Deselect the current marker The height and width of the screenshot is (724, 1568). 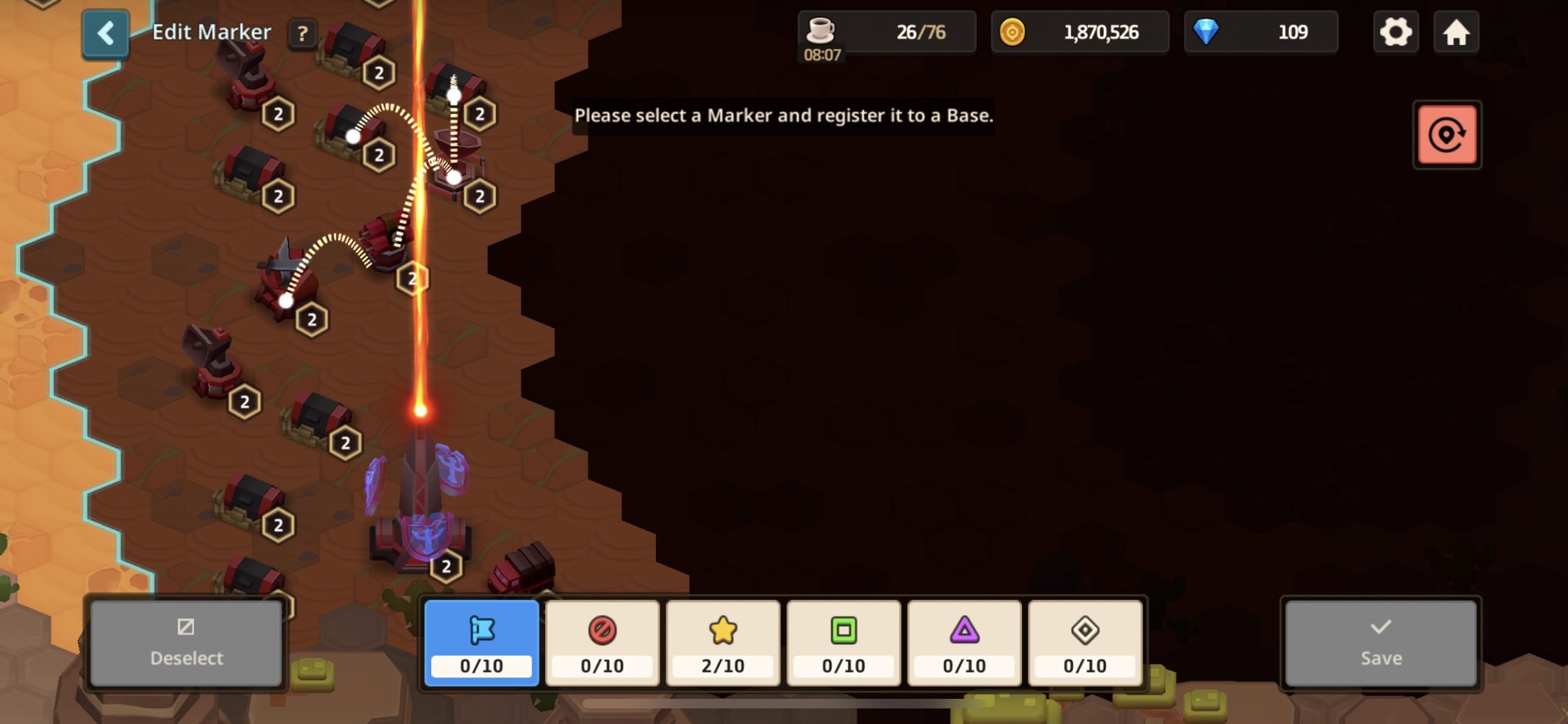(x=186, y=643)
